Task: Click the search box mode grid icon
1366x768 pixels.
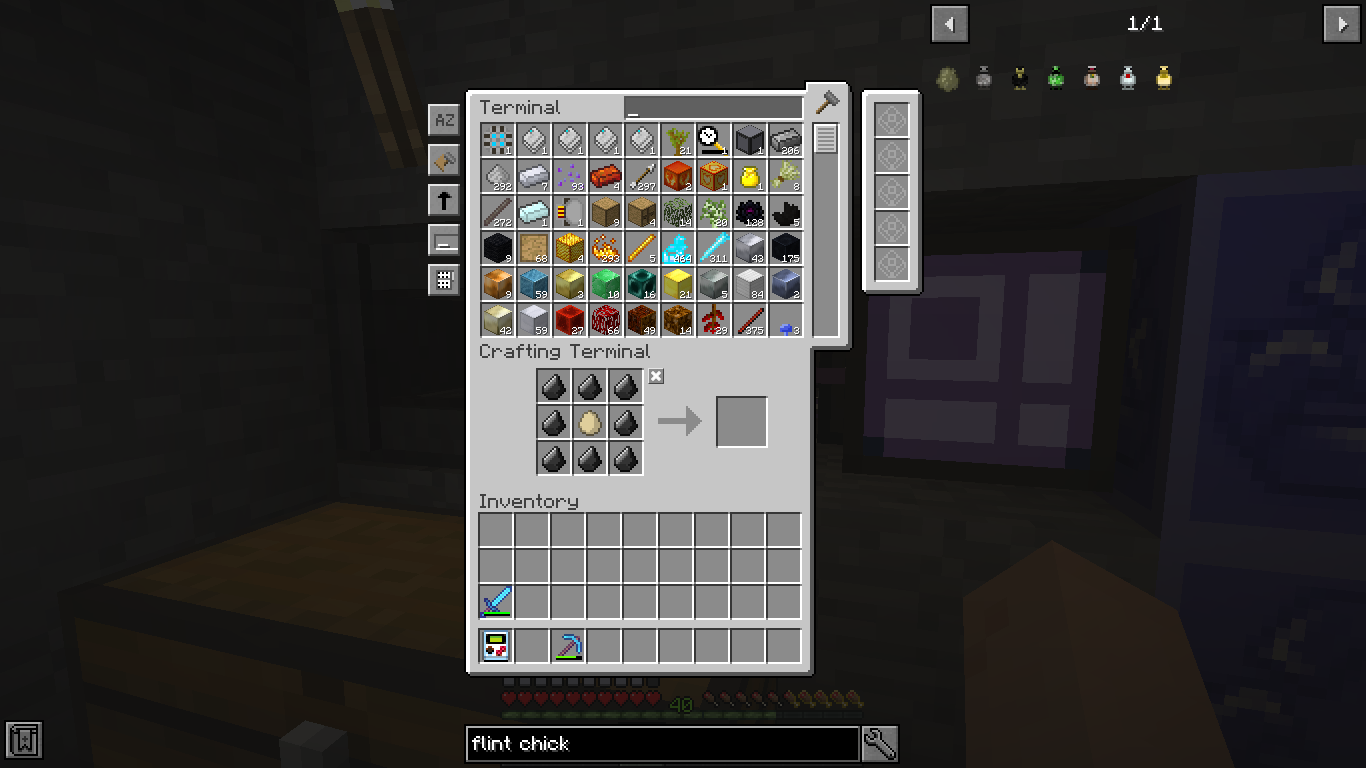Action: 444,280
